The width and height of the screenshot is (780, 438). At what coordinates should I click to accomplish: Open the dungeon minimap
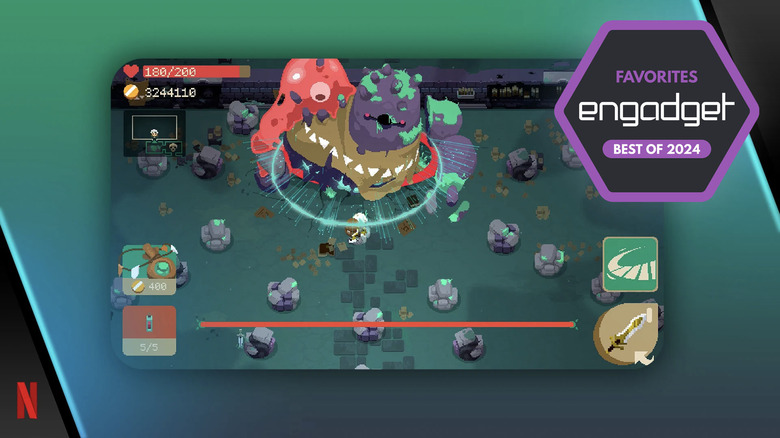pyautogui.click(x=153, y=132)
